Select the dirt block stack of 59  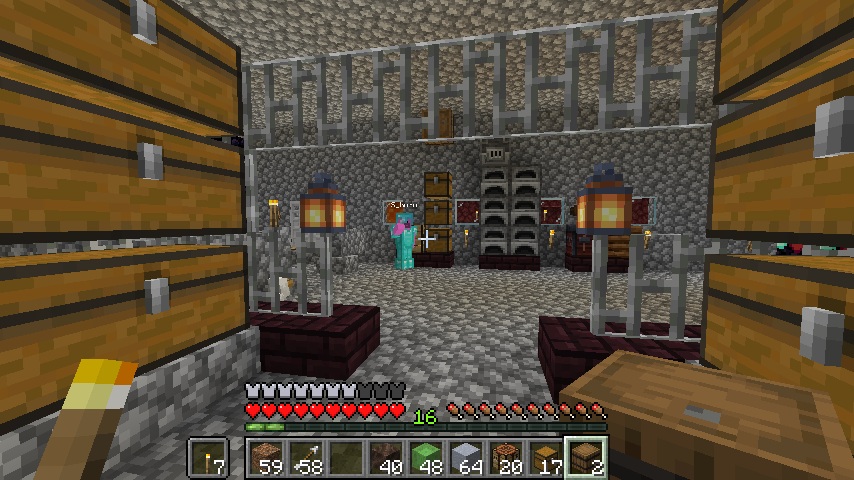[x=265, y=459]
